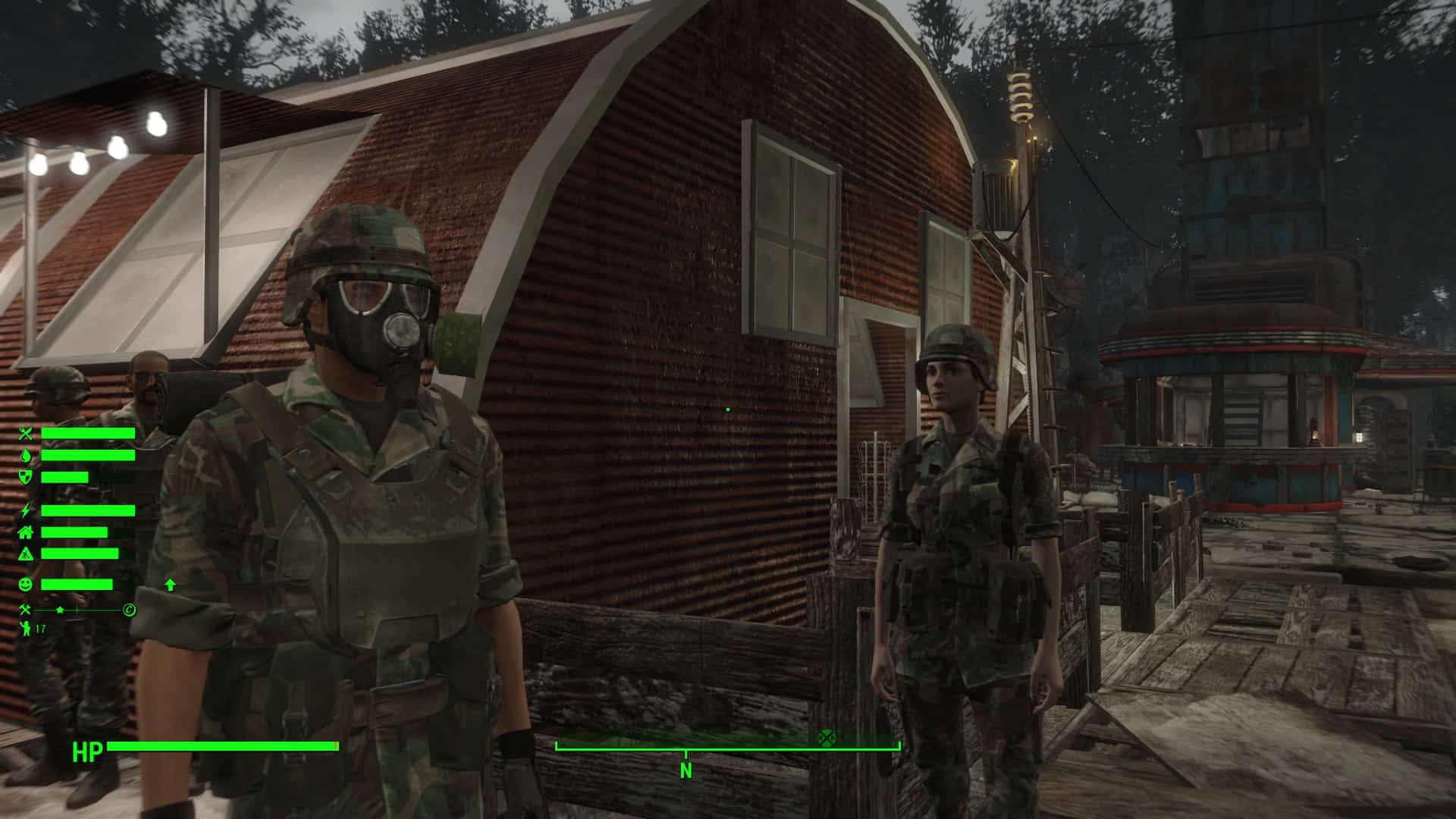1456x819 pixels.
Task: Select the compass bar location marker
Action: pyautogui.click(x=826, y=737)
